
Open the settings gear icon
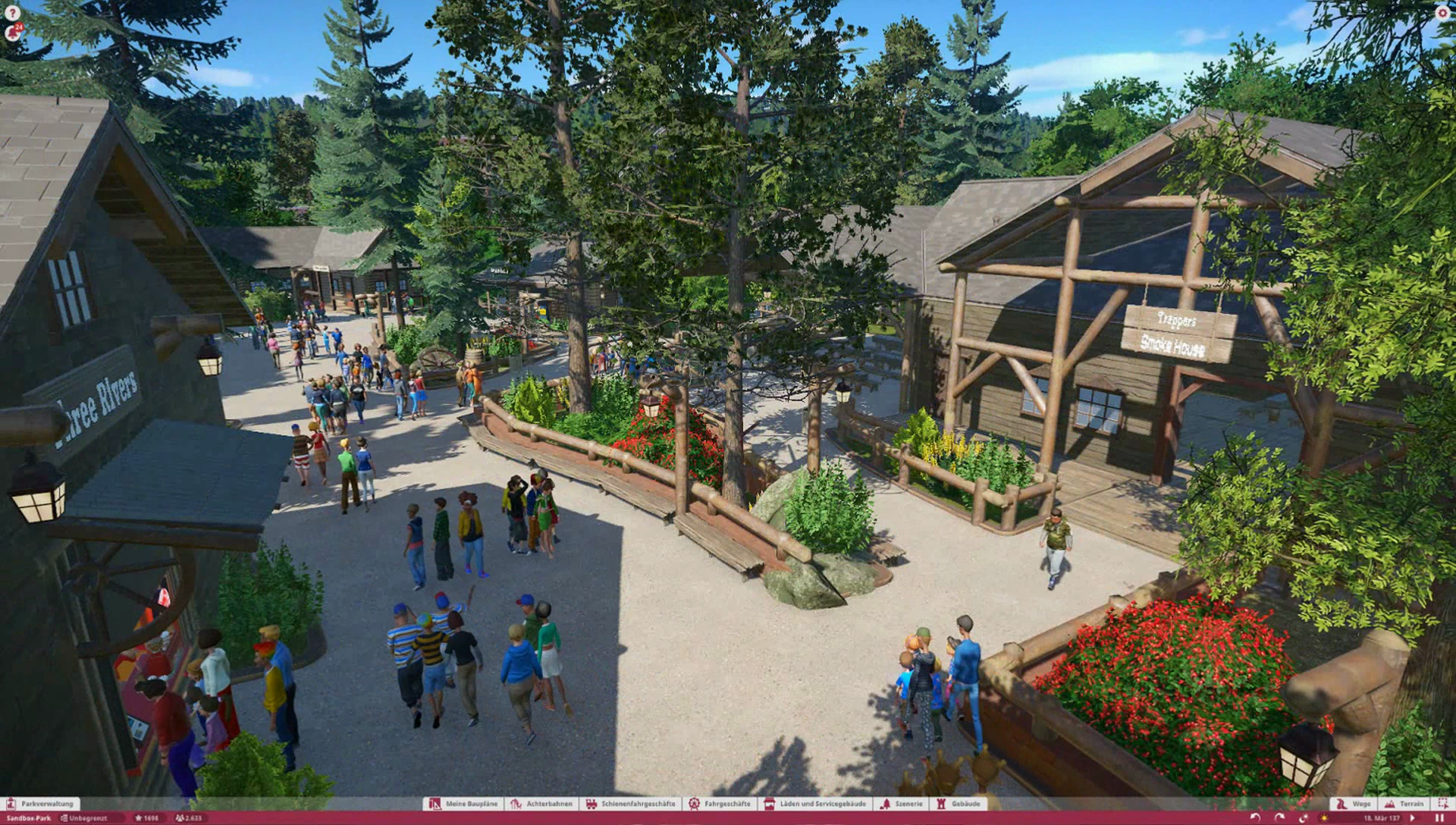click(1442, 12)
